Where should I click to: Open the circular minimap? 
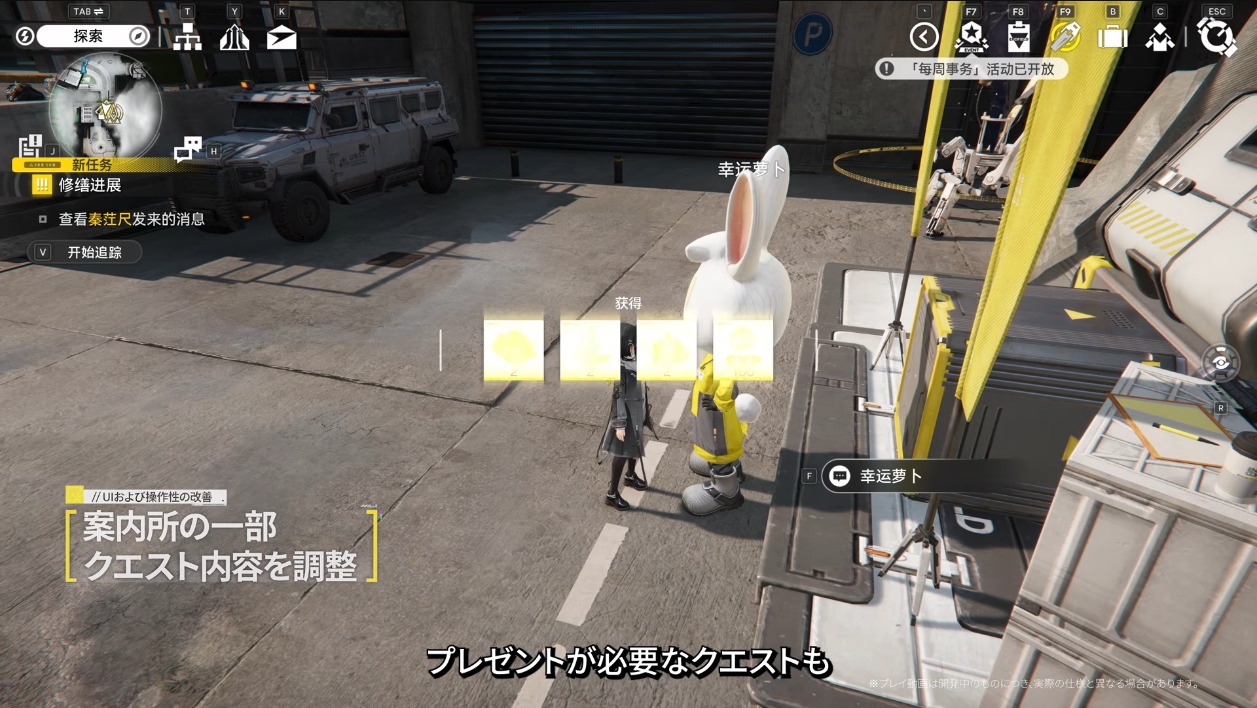(x=104, y=107)
